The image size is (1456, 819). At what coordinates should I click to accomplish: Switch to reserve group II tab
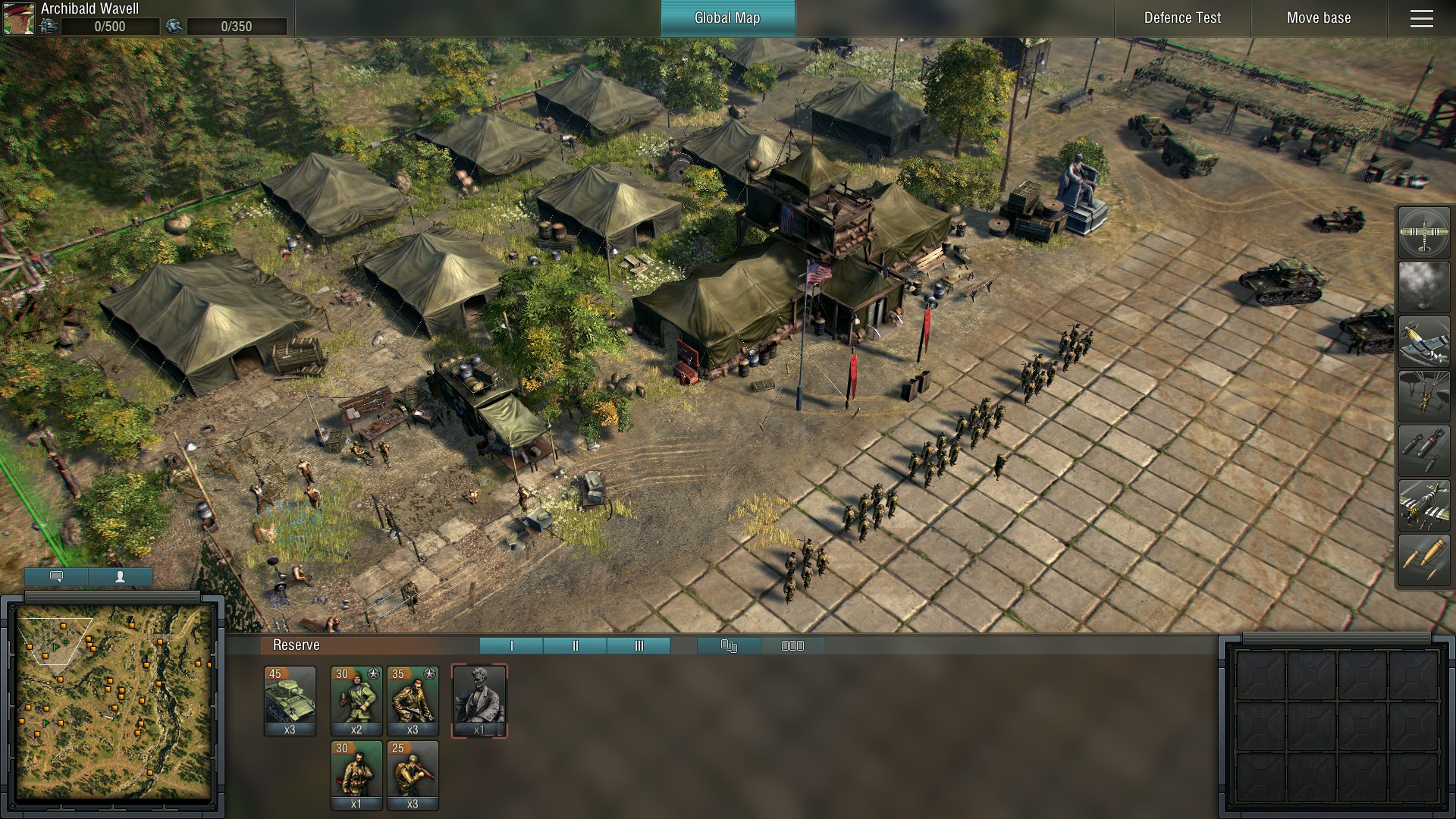click(575, 645)
